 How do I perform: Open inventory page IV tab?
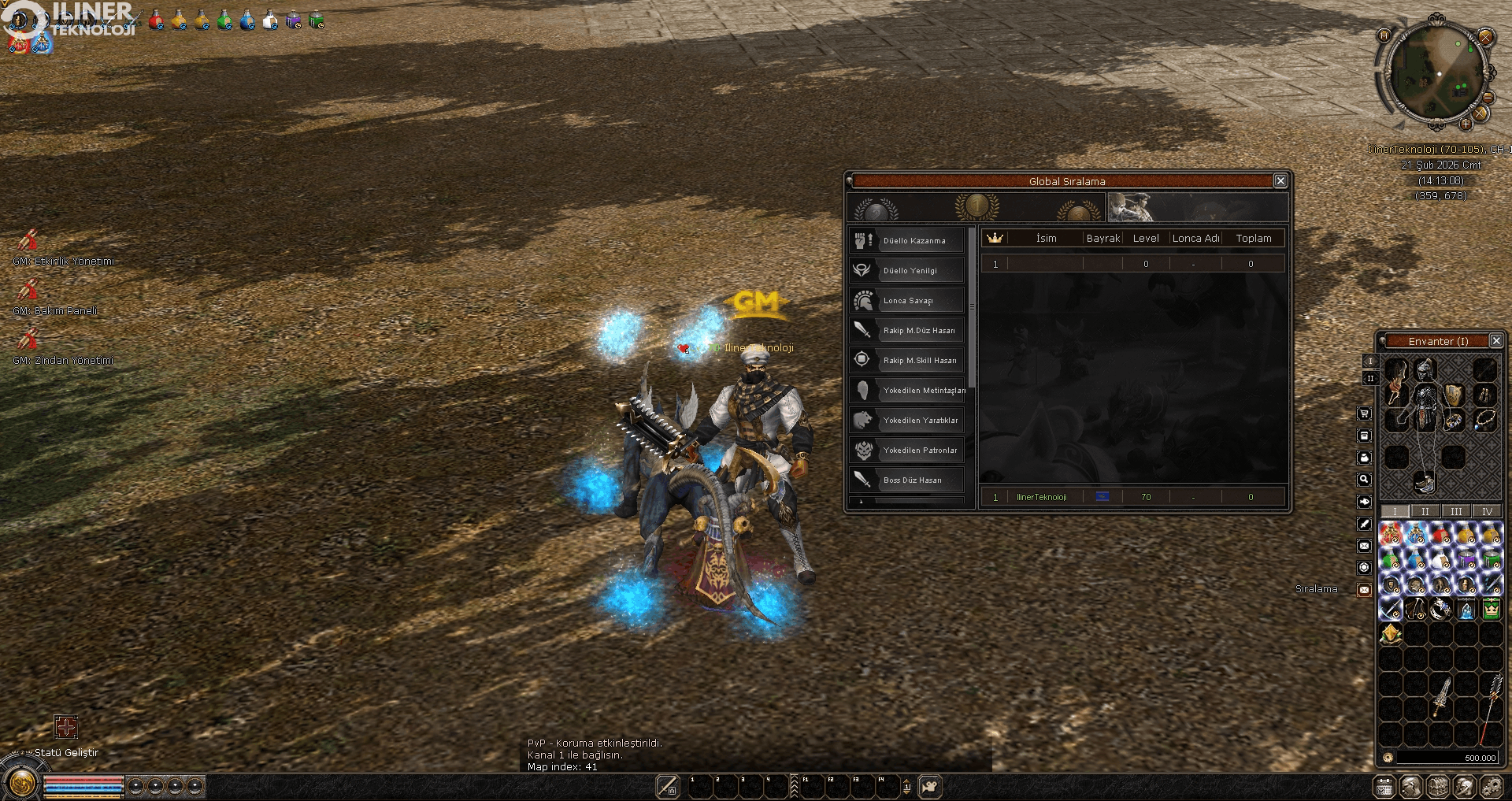tap(1487, 511)
